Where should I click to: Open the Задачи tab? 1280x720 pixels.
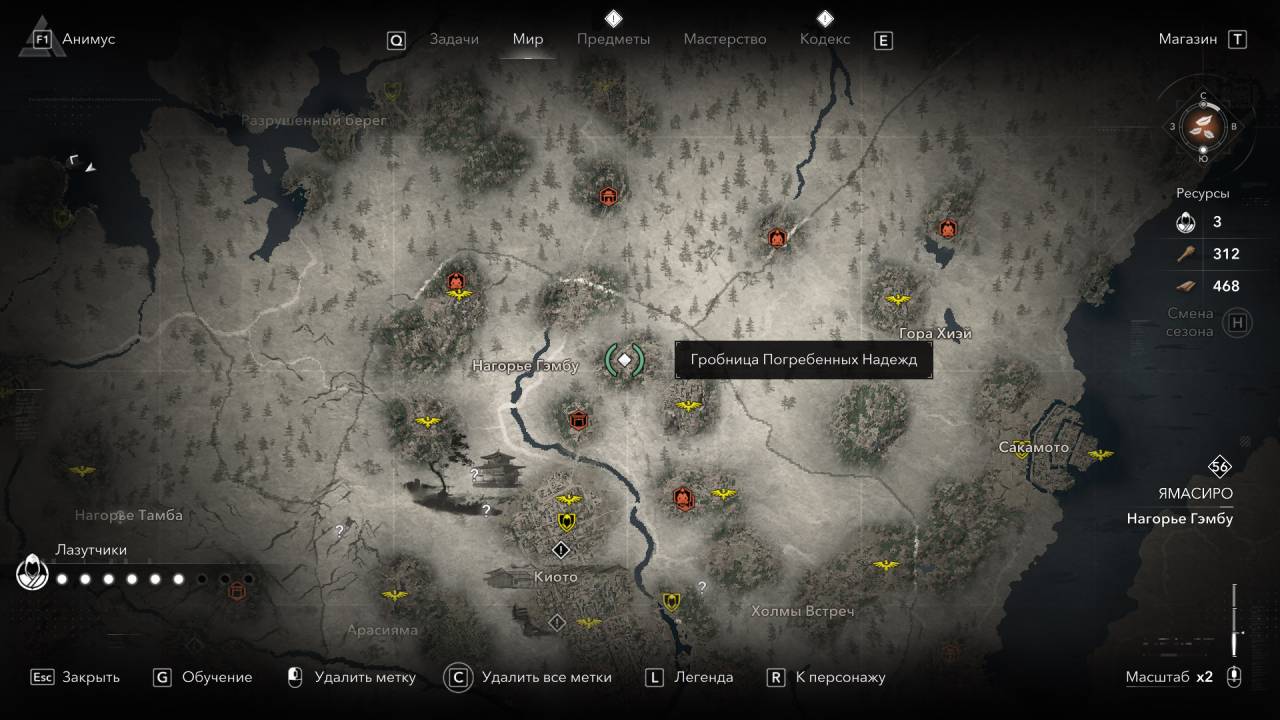click(454, 39)
